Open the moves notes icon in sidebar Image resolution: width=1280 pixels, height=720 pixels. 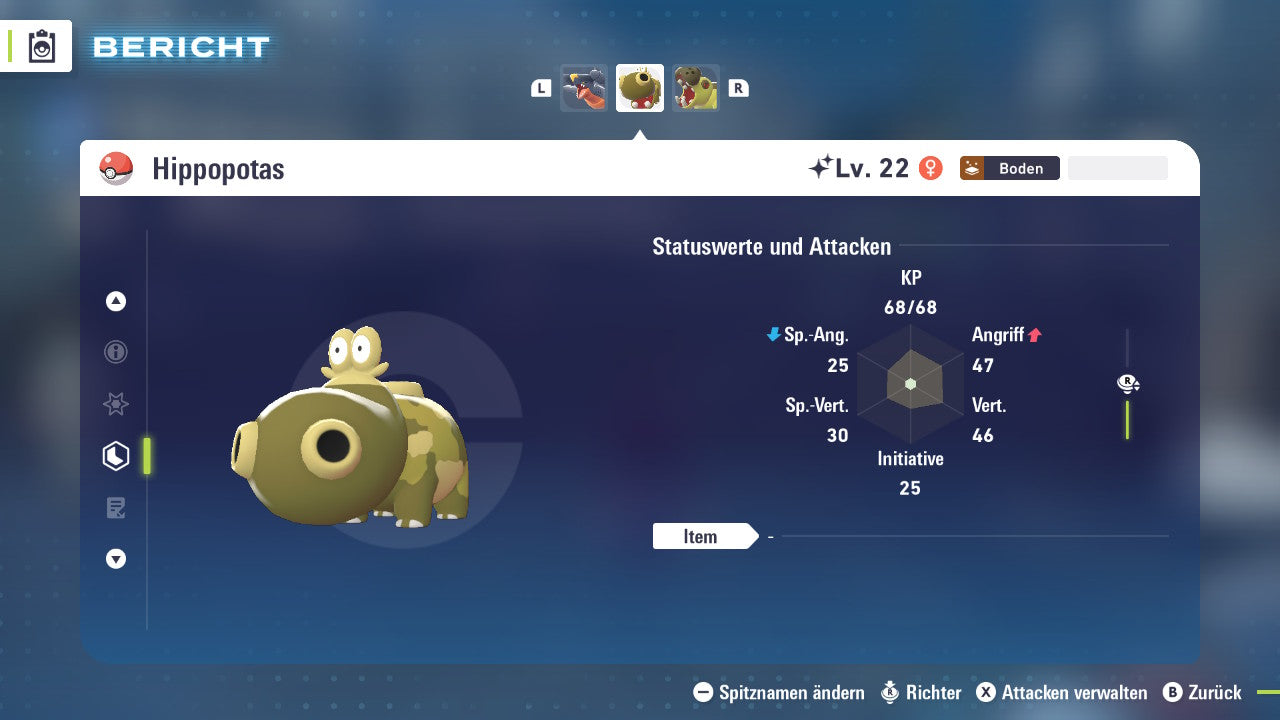coord(115,507)
